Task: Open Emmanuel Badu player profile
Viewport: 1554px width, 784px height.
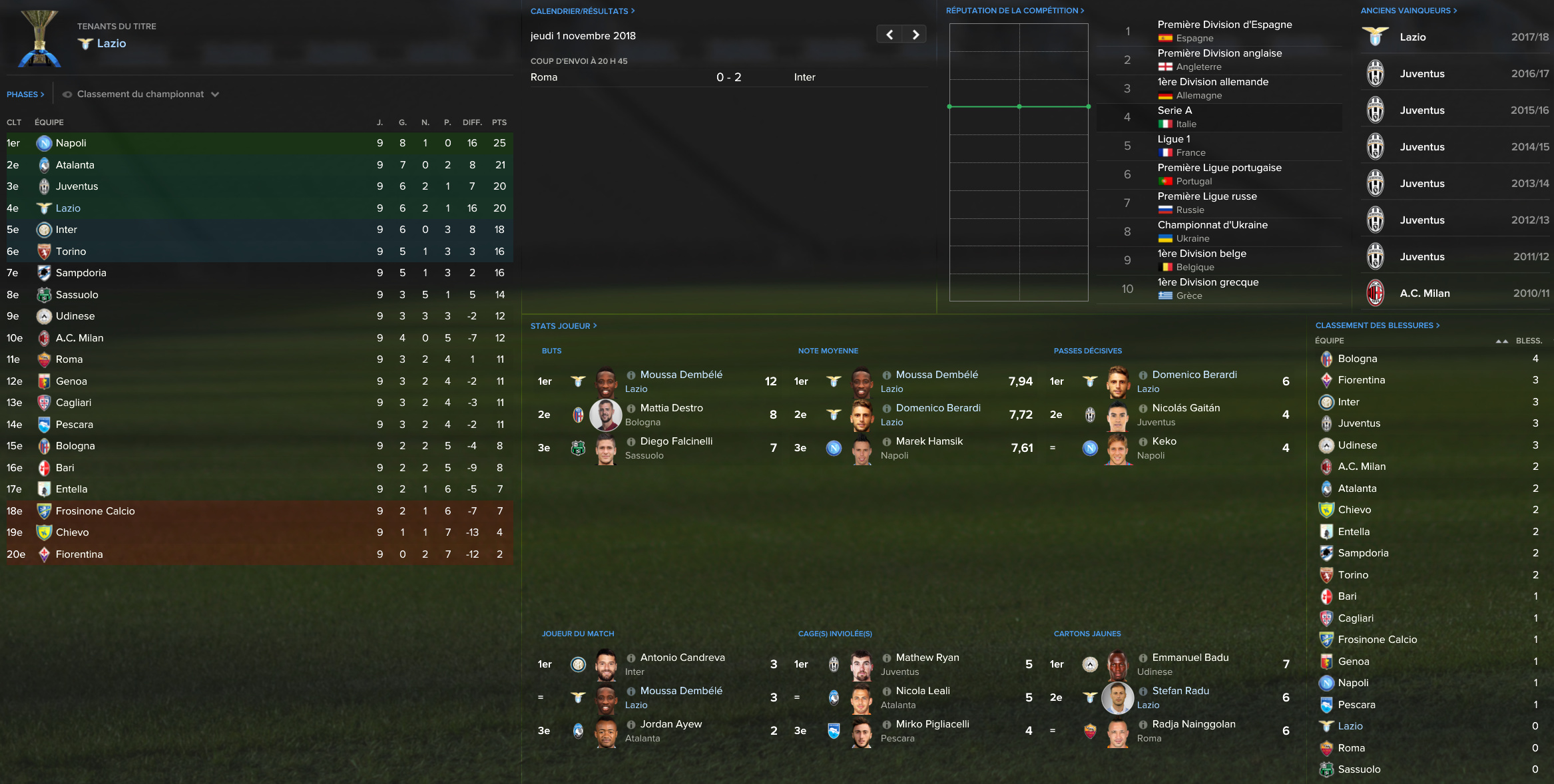Action: [x=1190, y=658]
